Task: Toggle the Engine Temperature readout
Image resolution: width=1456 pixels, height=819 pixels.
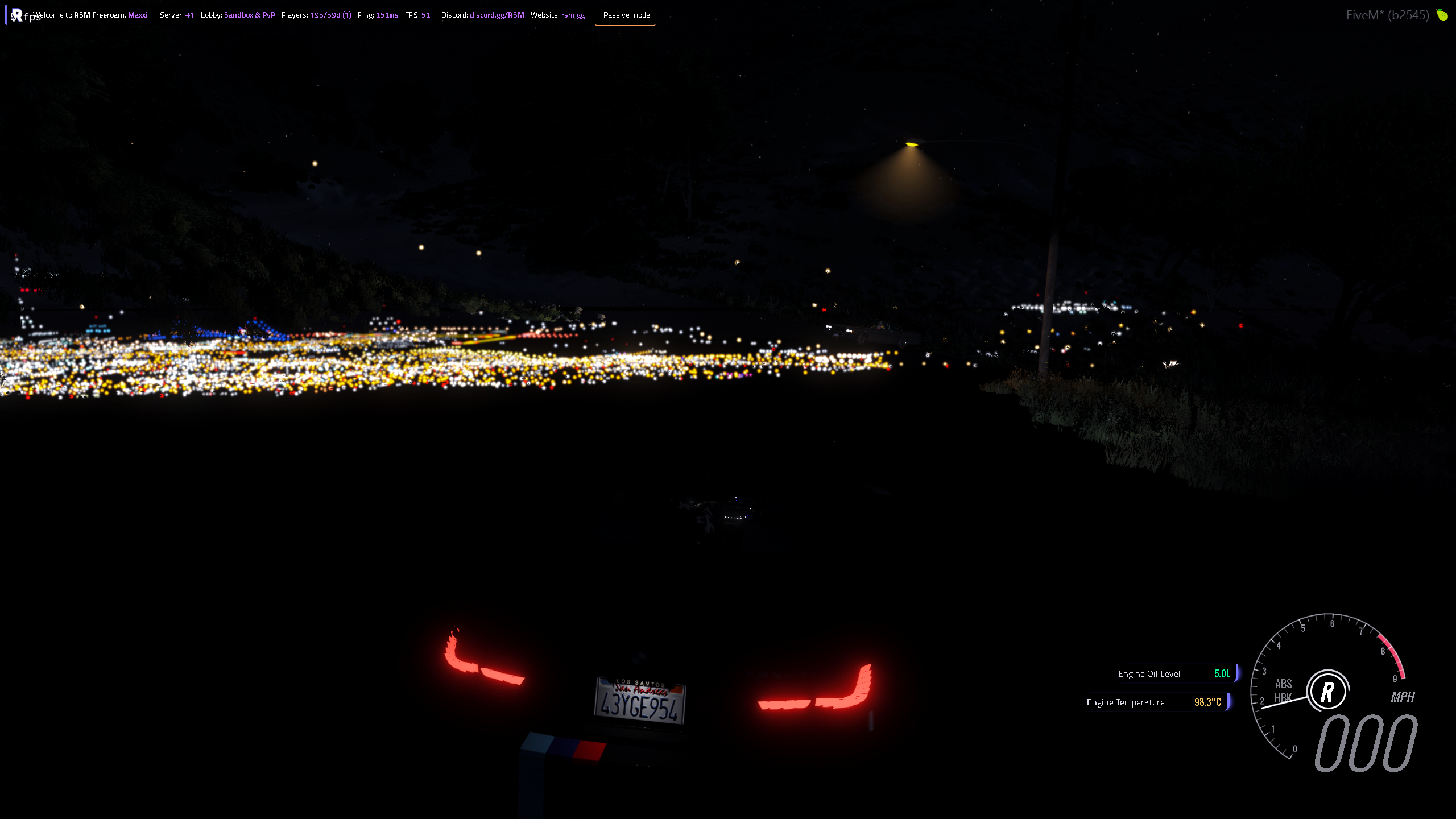Action: coord(1155,702)
